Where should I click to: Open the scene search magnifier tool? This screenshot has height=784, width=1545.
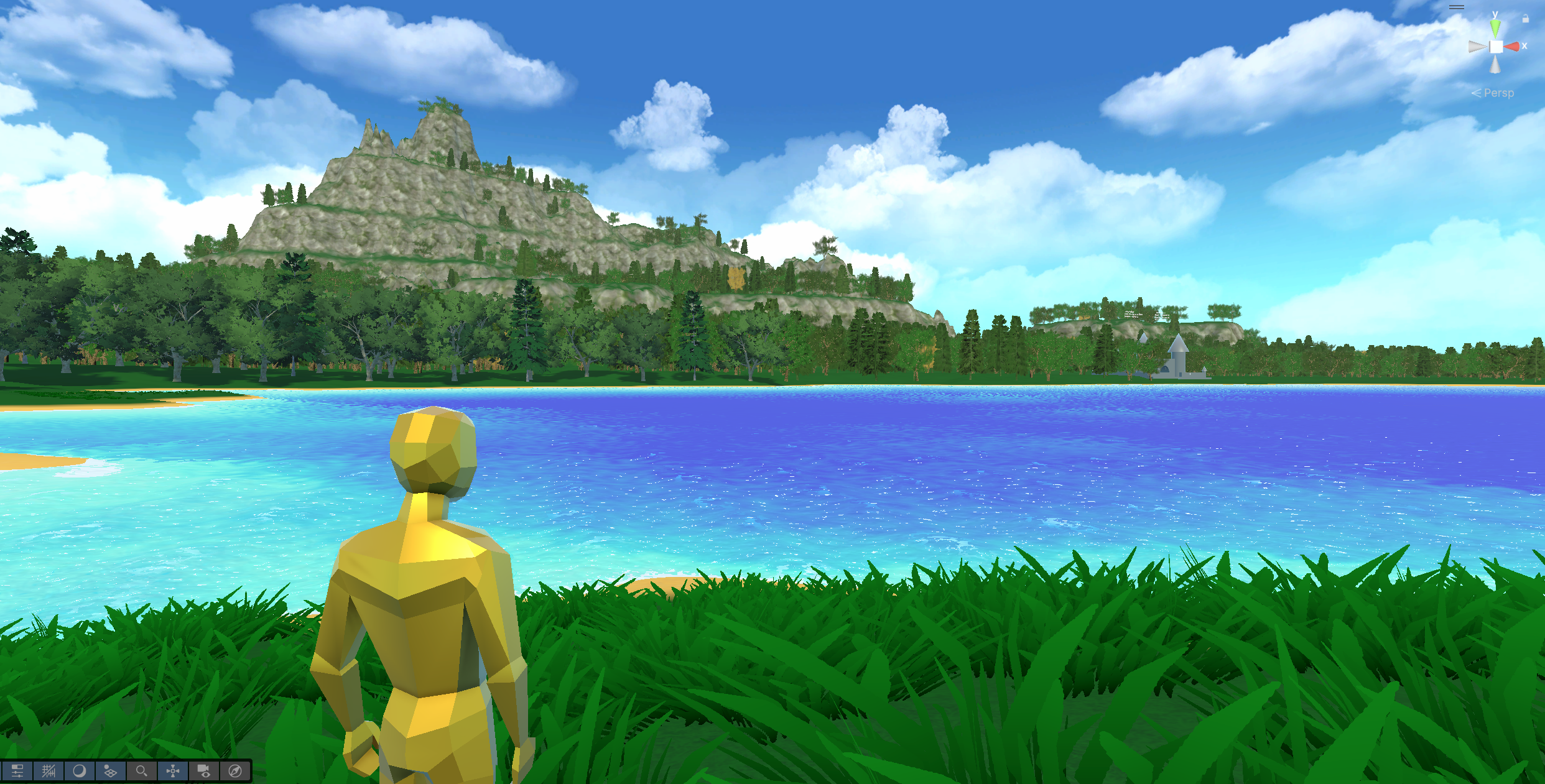(x=142, y=771)
